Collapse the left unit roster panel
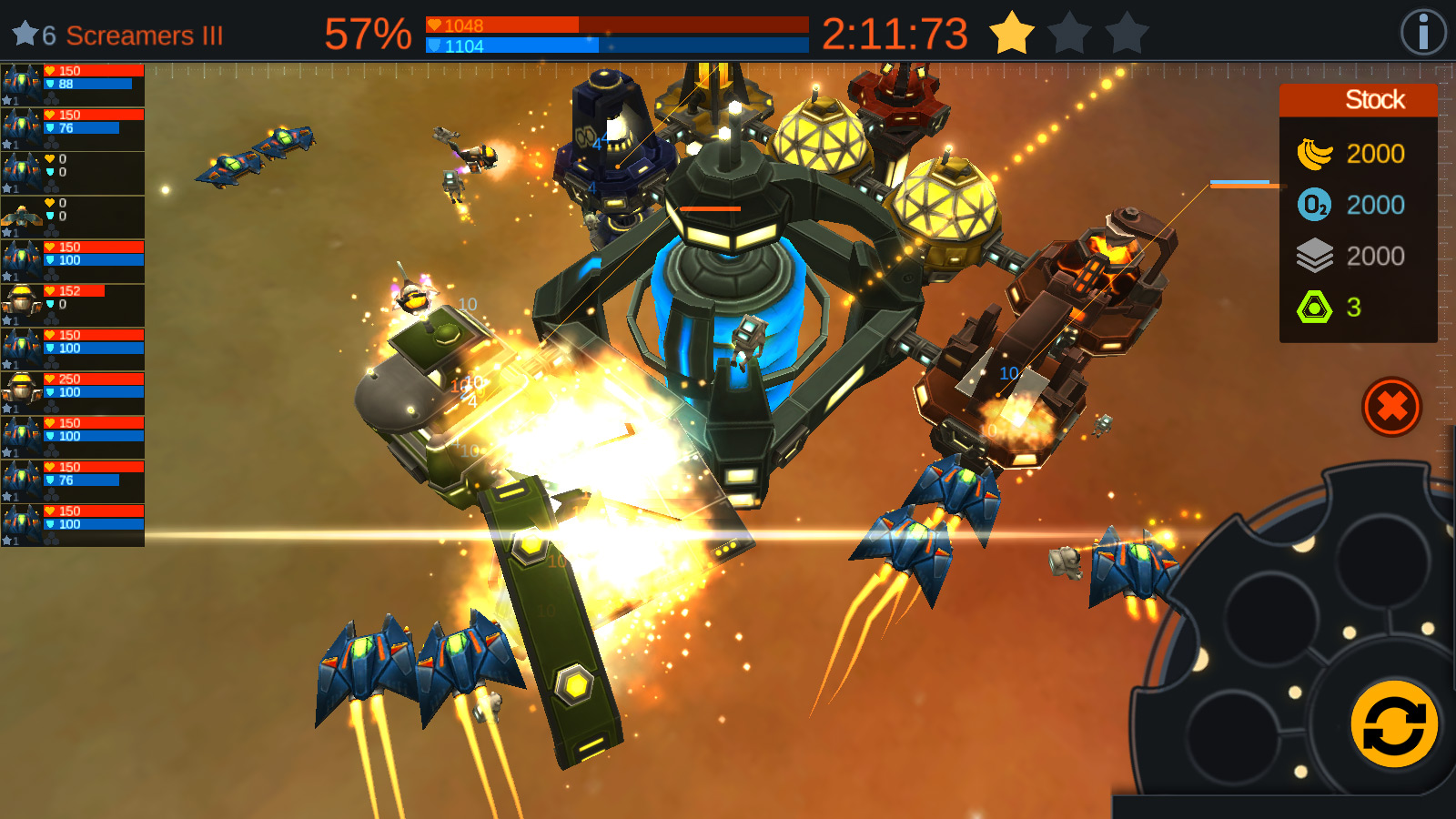The height and width of the screenshot is (819, 1456). (73, 300)
